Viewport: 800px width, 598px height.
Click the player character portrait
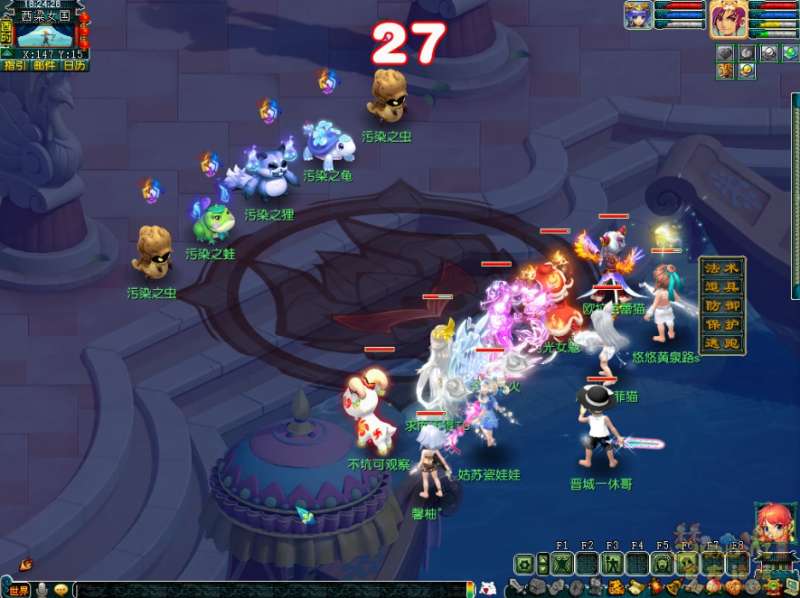(x=729, y=18)
